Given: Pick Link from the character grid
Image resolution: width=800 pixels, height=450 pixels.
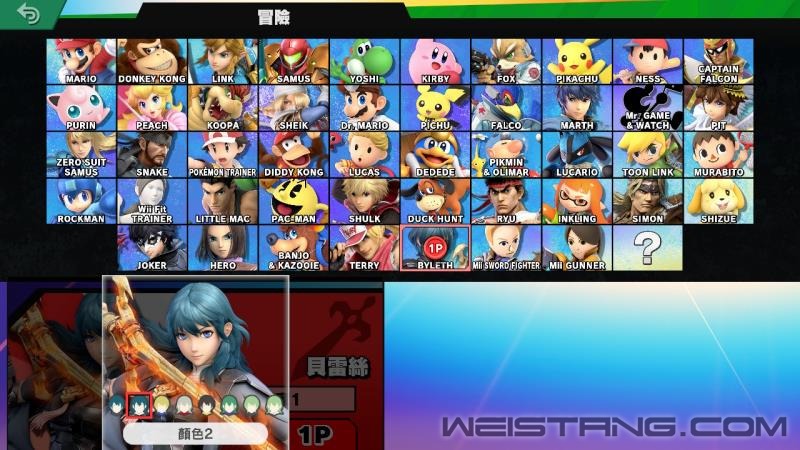Looking at the screenshot, I should pyautogui.click(x=222, y=62).
